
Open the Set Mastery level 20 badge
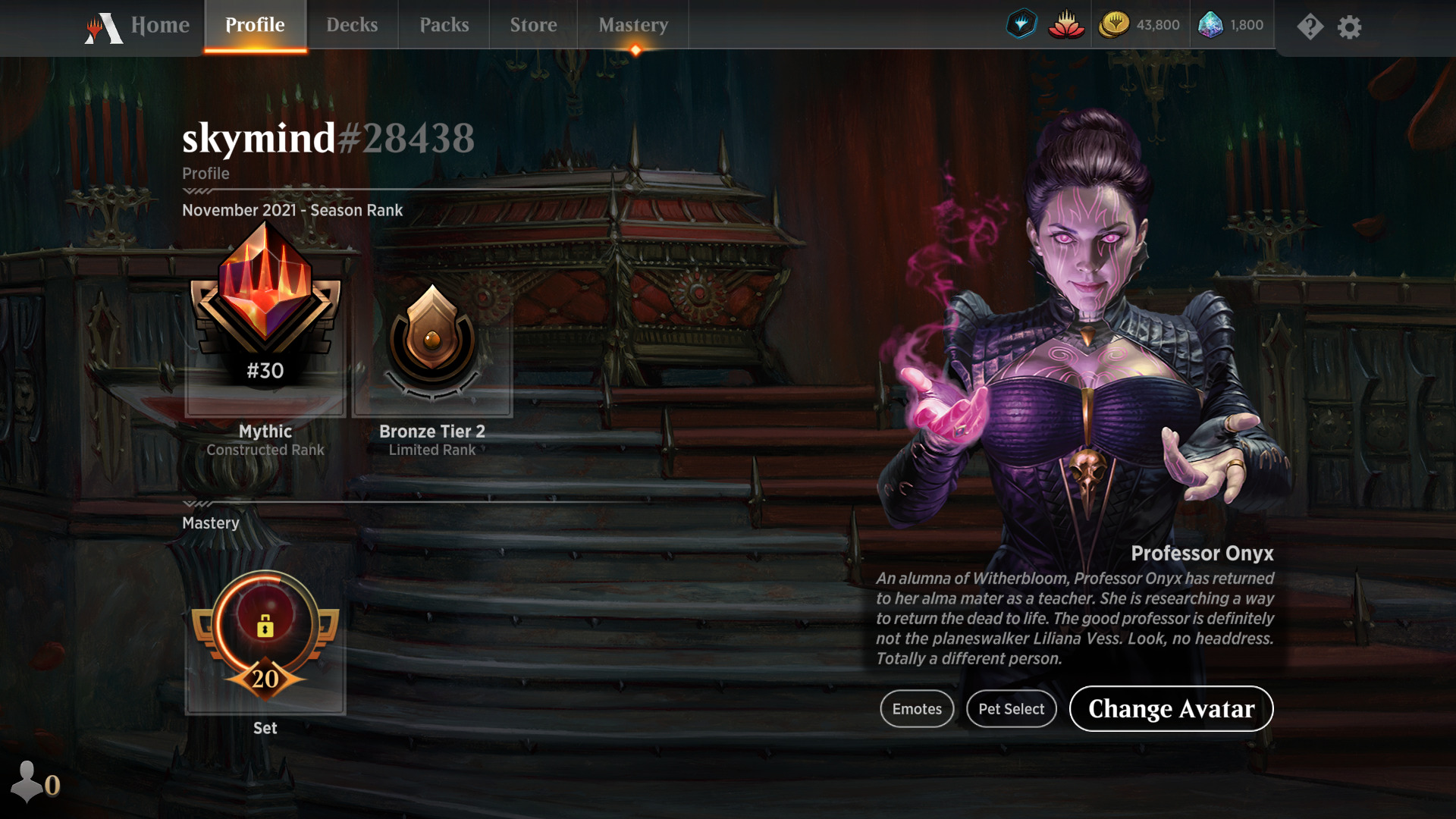tap(265, 637)
